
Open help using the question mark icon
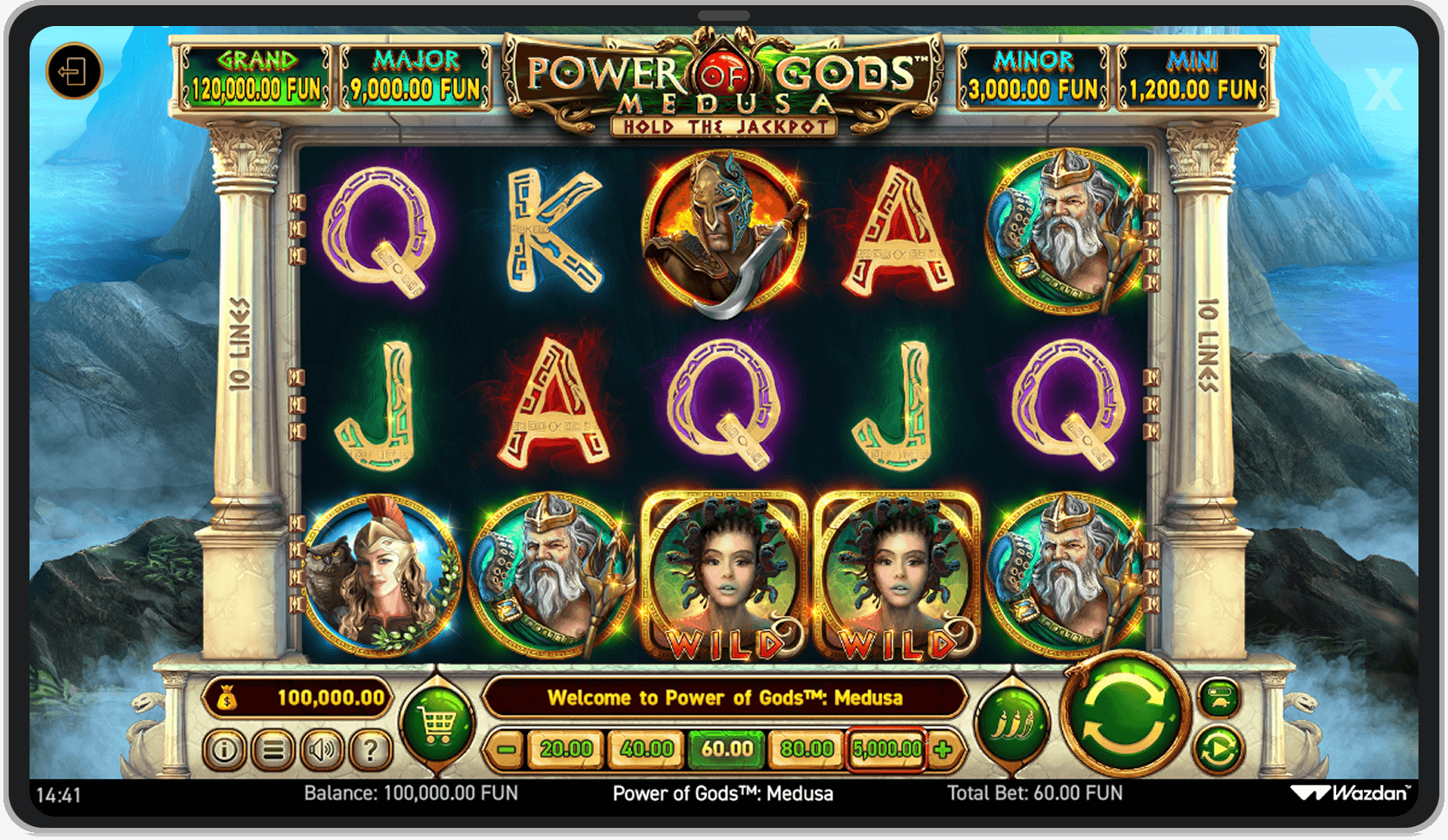[x=371, y=748]
